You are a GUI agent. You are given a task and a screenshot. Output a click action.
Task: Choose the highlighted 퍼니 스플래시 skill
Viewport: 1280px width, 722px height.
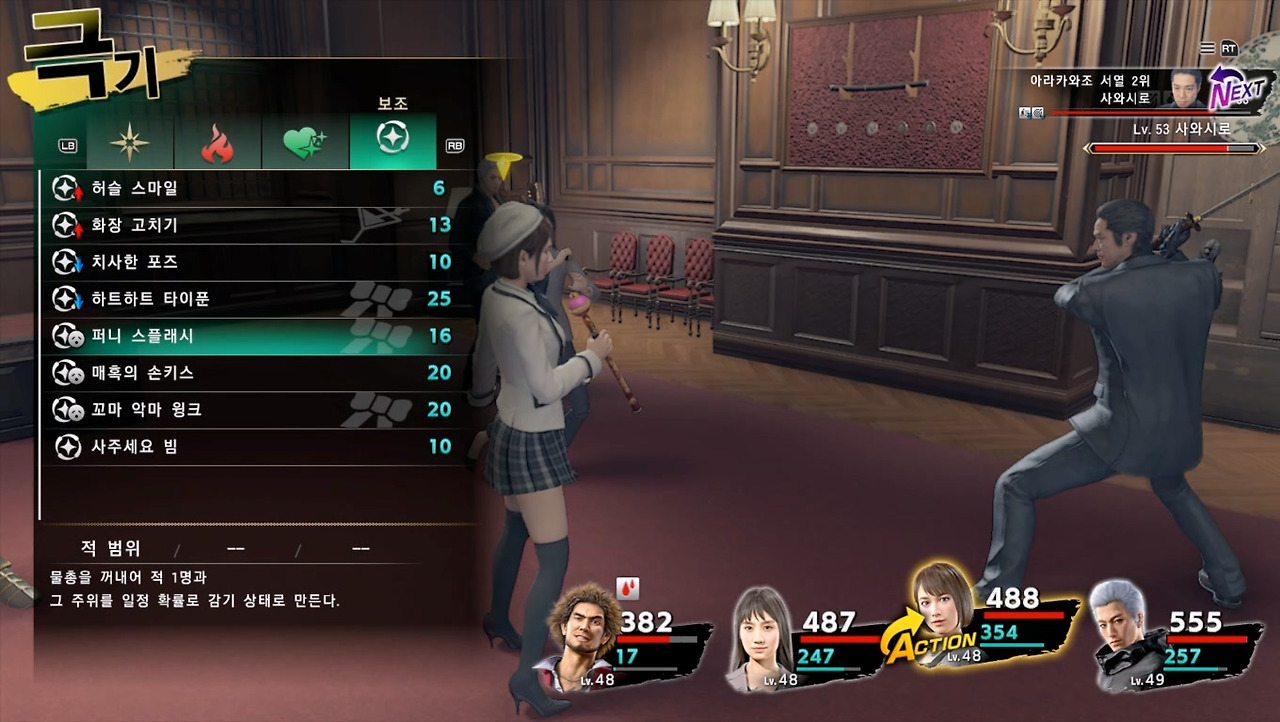click(250, 336)
